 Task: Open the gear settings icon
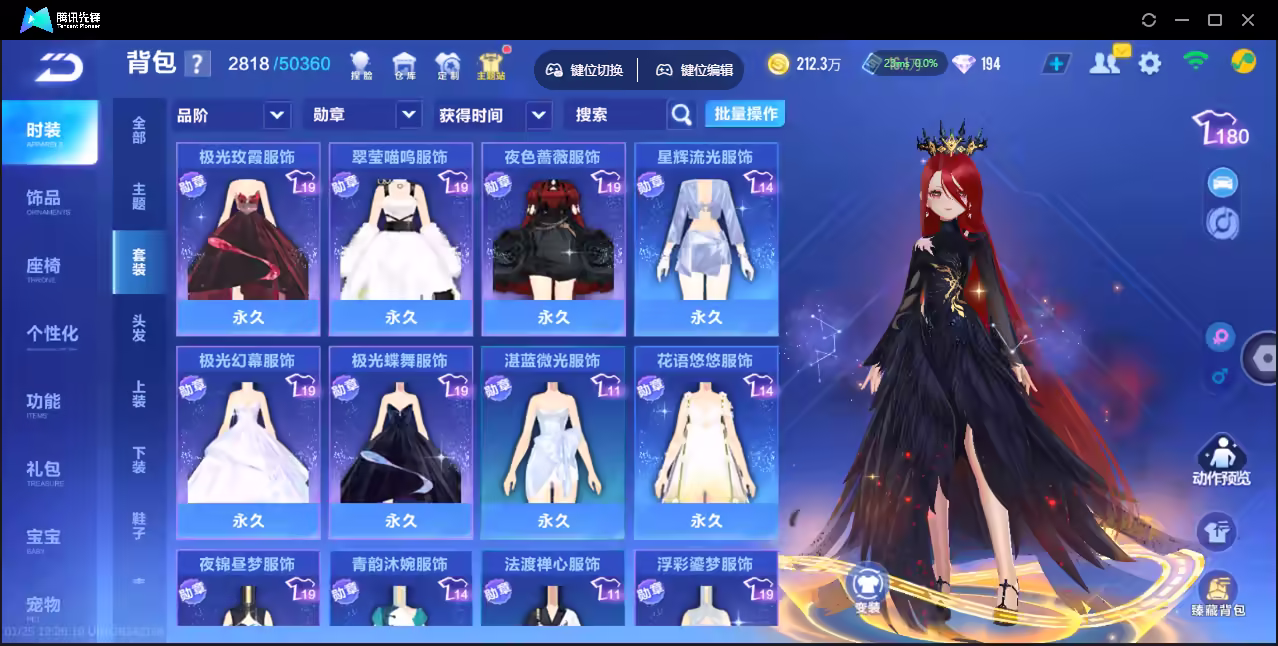coord(1150,63)
